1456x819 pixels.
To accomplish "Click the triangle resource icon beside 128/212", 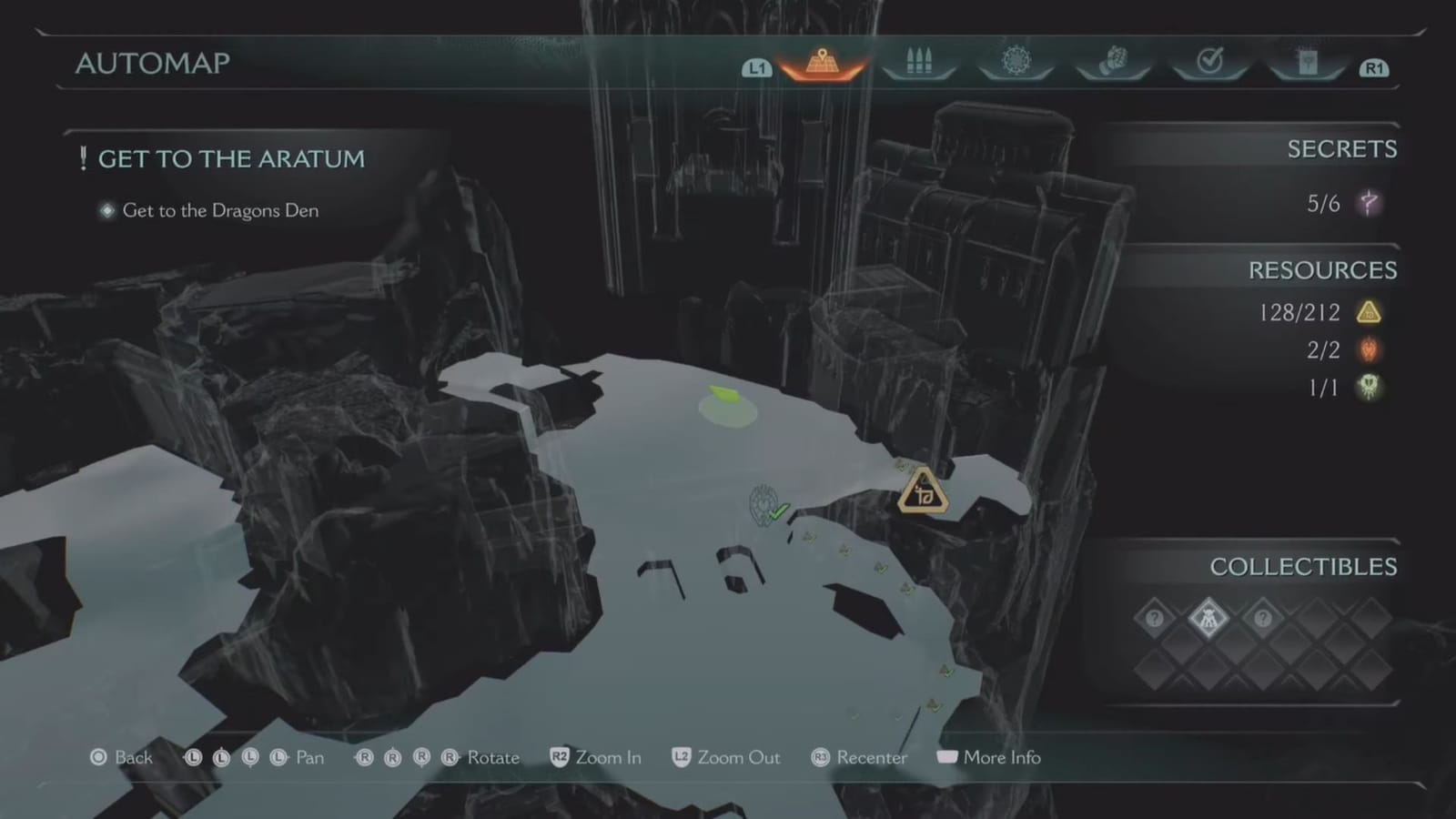I will coord(1370,312).
